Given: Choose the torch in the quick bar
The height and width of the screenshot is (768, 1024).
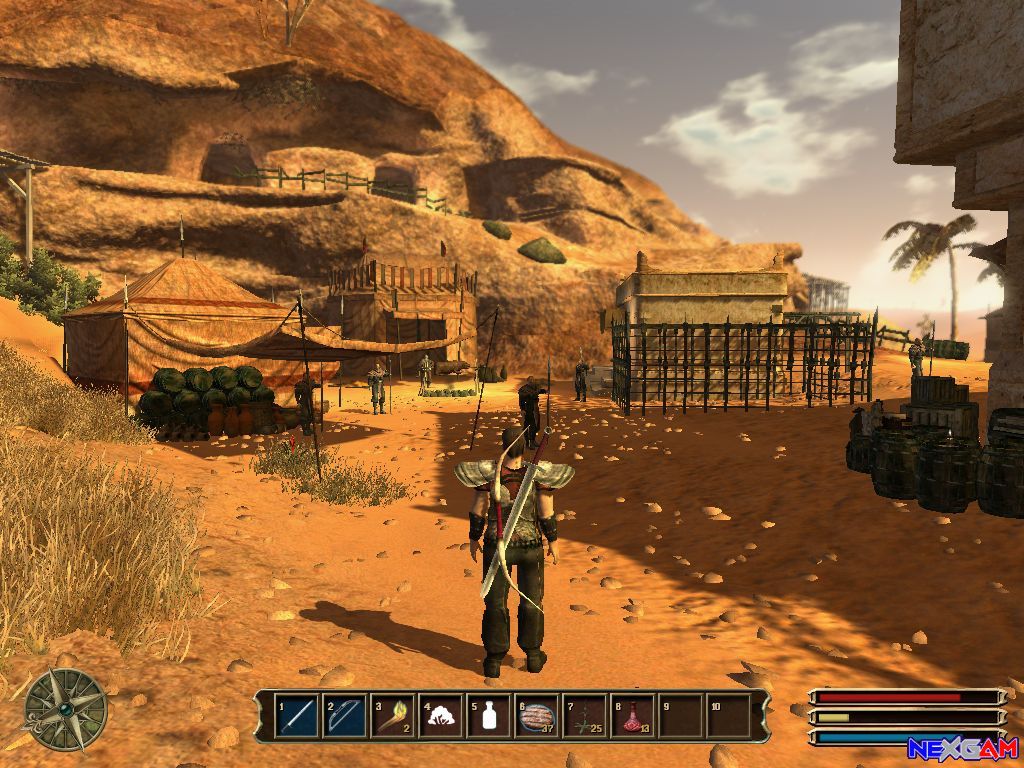Looking at the screenshot, I should click(x=393, y=716).
